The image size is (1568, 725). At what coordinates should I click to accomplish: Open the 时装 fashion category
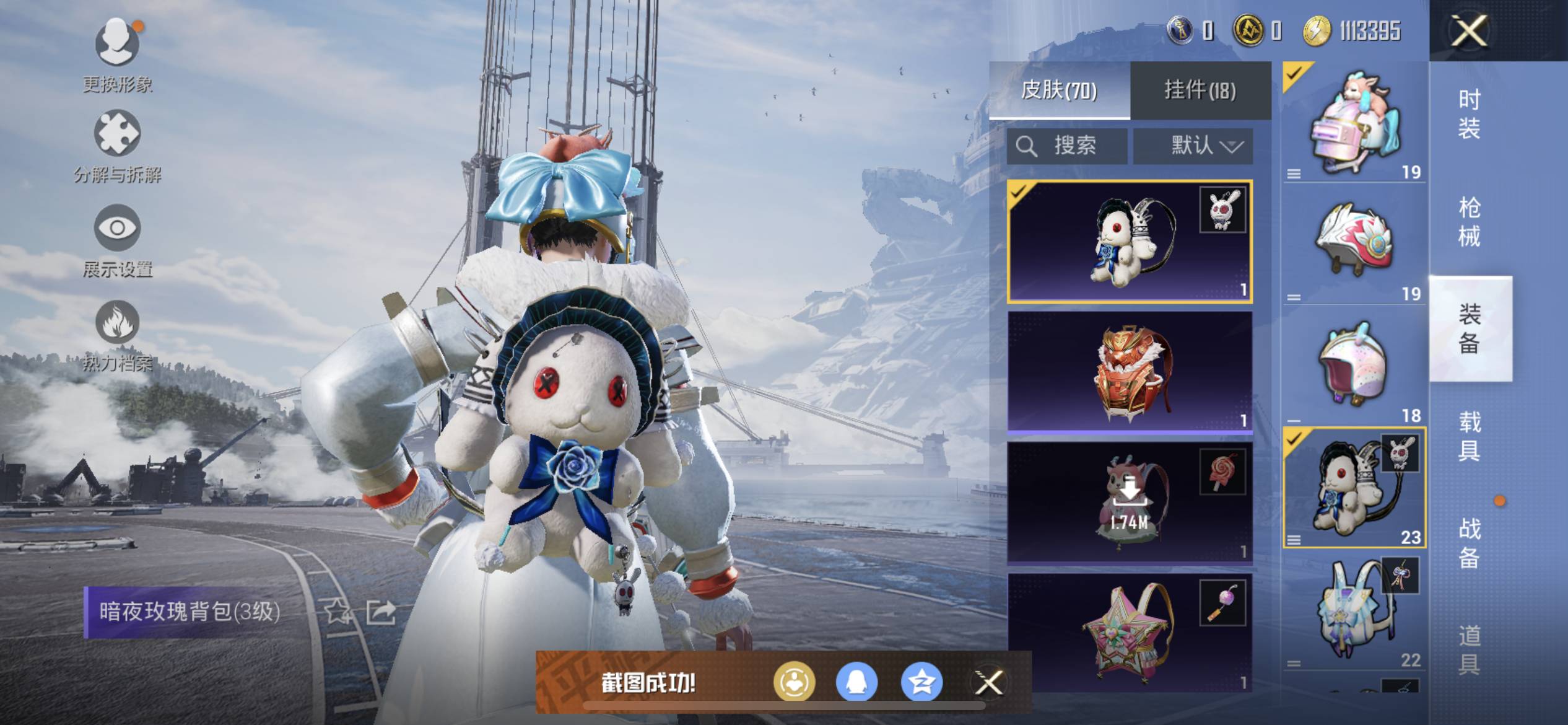click(1470, 114)
